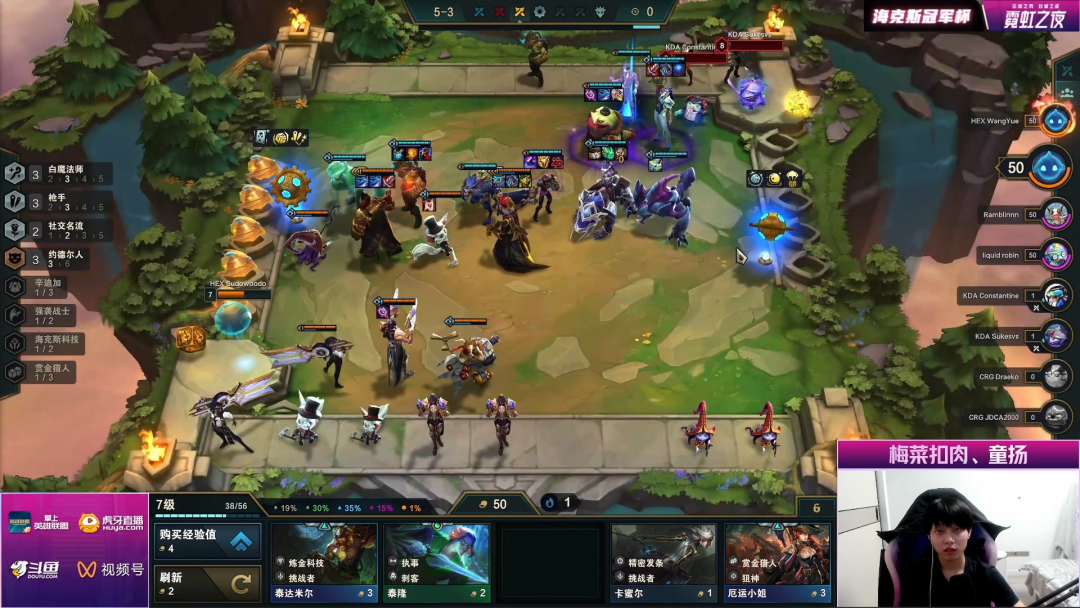1080x608 pixels.
Task: Purchase the 泰隆 champion card
Action: [x=437, y=562]
